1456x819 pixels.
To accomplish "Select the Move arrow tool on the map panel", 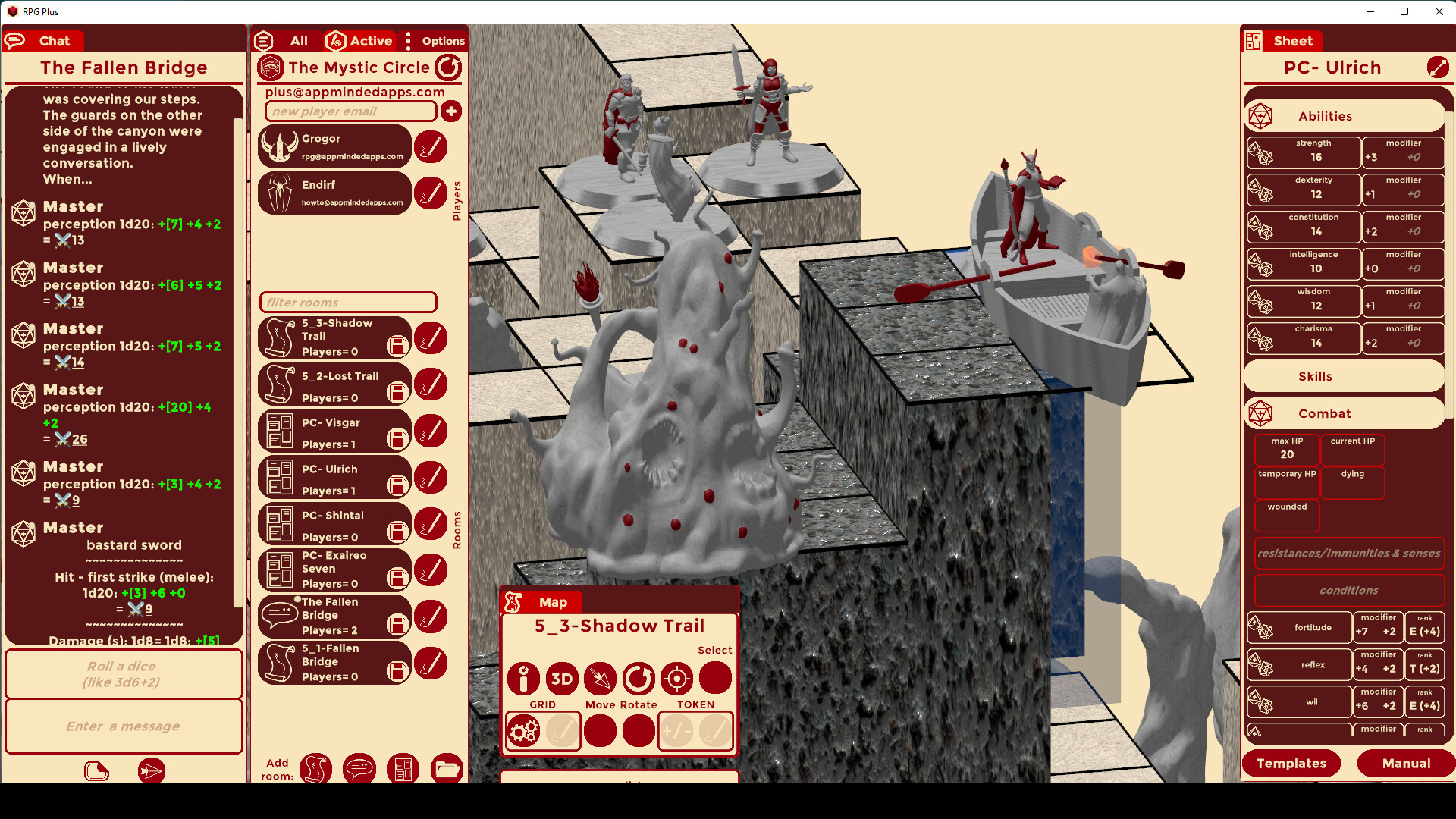I will point(600,679).
